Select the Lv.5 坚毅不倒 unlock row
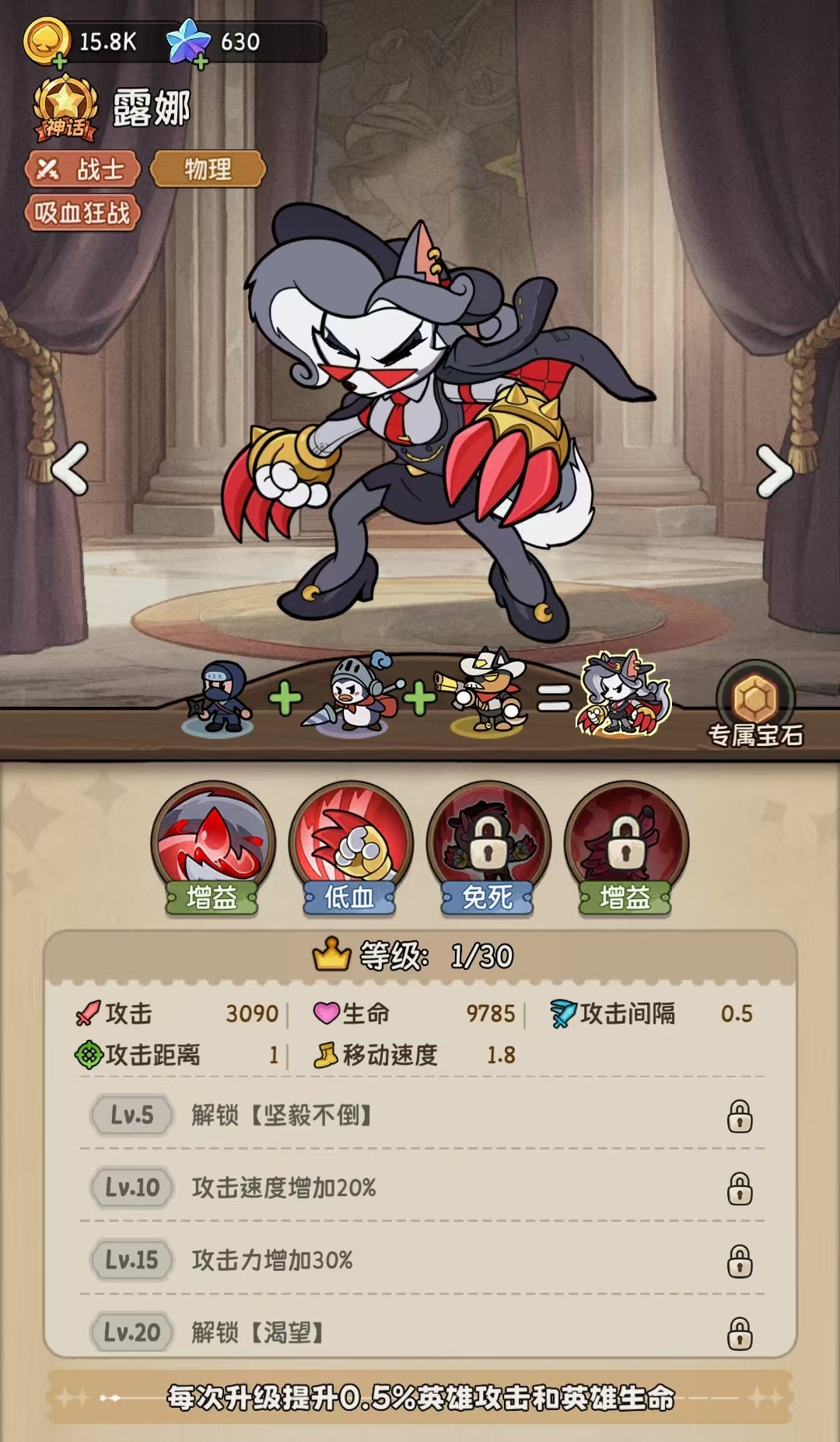840x1442 pixels. (422, 1115)
